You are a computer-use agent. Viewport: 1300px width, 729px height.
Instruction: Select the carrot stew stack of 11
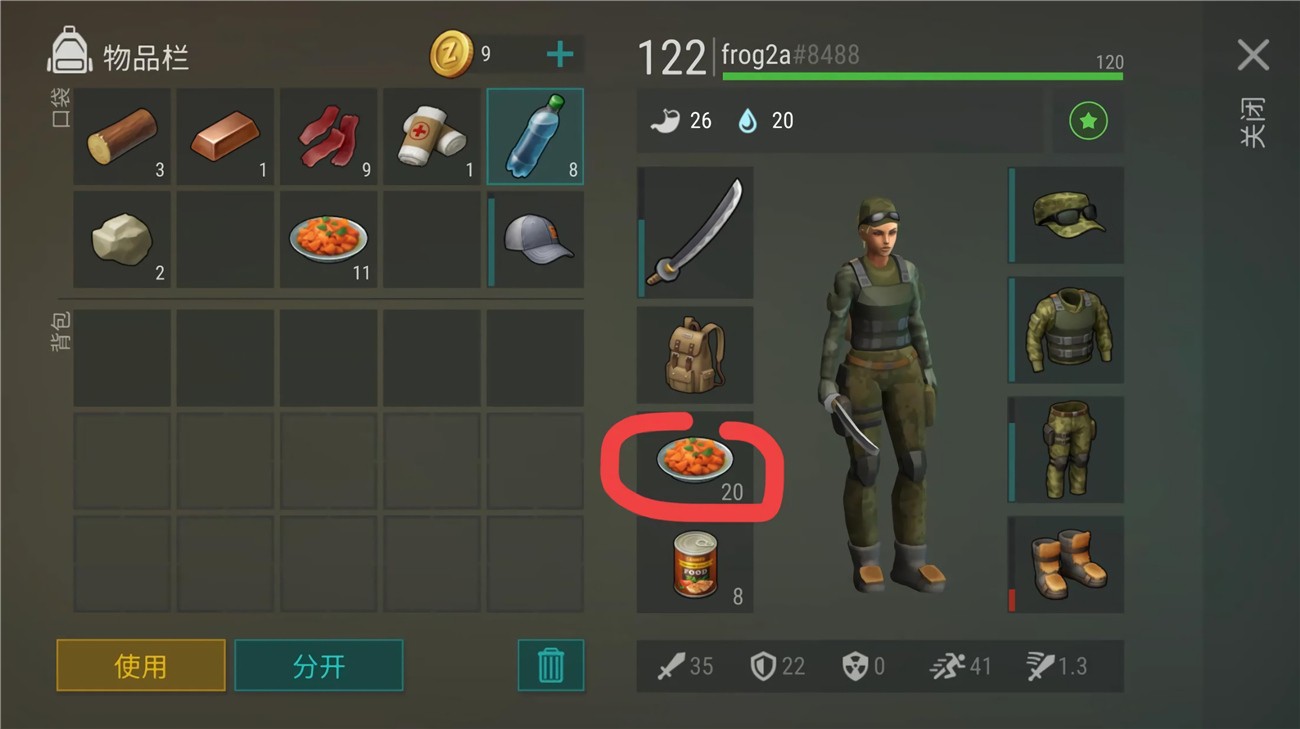click(329, 240)
